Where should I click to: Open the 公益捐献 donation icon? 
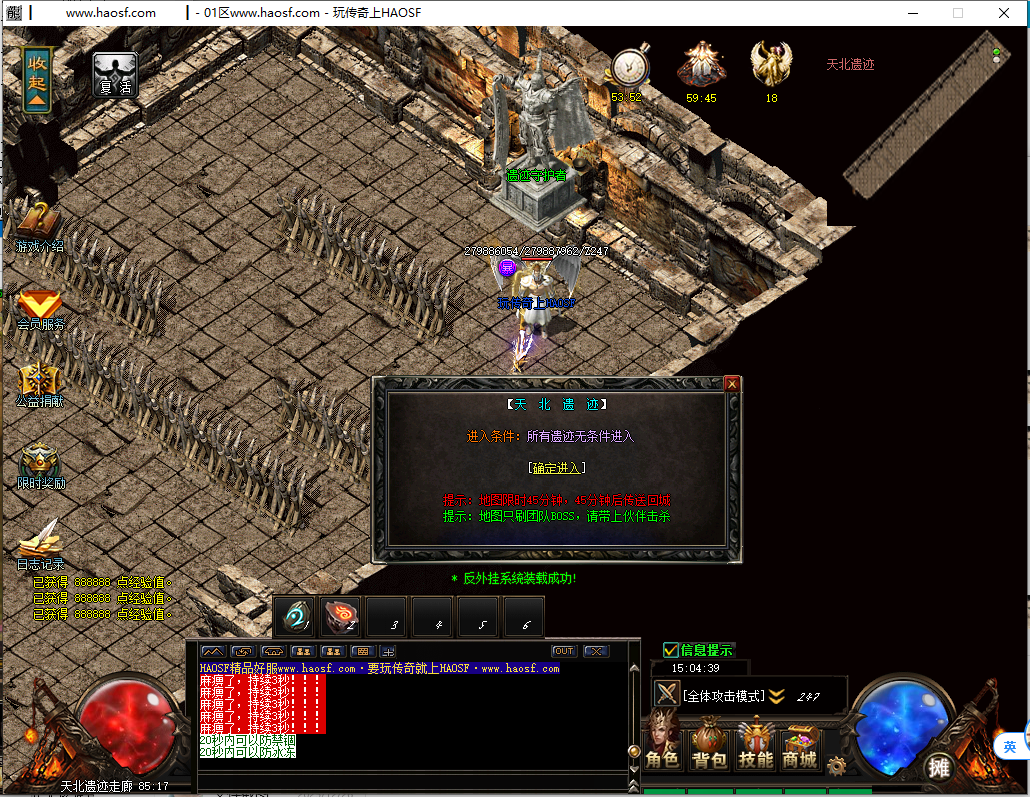coord(39,385)
